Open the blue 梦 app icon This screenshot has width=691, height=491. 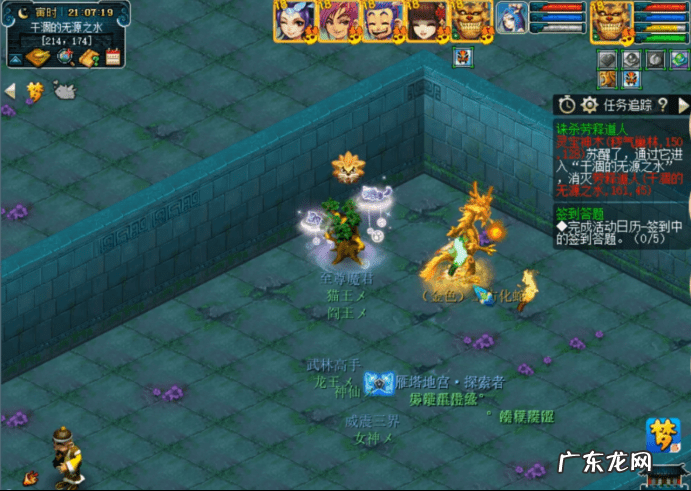661,433
